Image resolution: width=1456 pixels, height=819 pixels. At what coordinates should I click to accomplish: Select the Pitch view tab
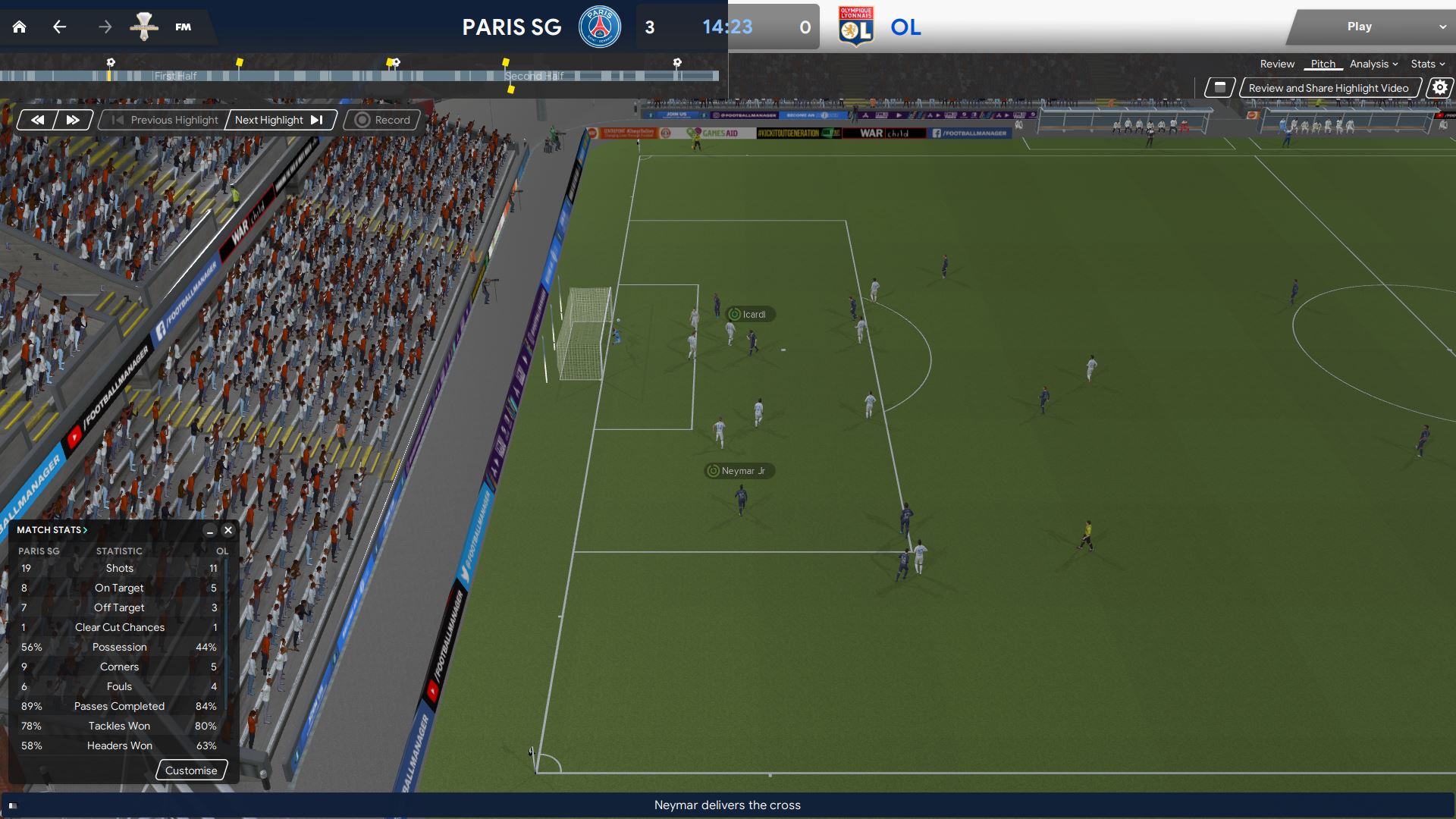[x=1323, y=64]
